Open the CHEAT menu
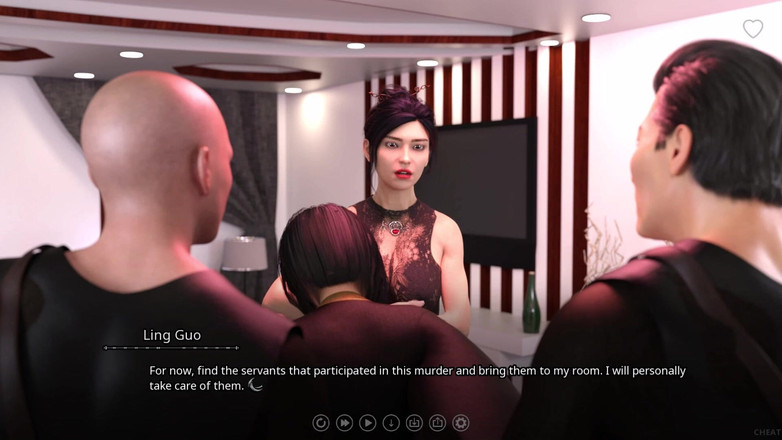Viewport: 782px width, 440px height. click(x=767, y=432)
